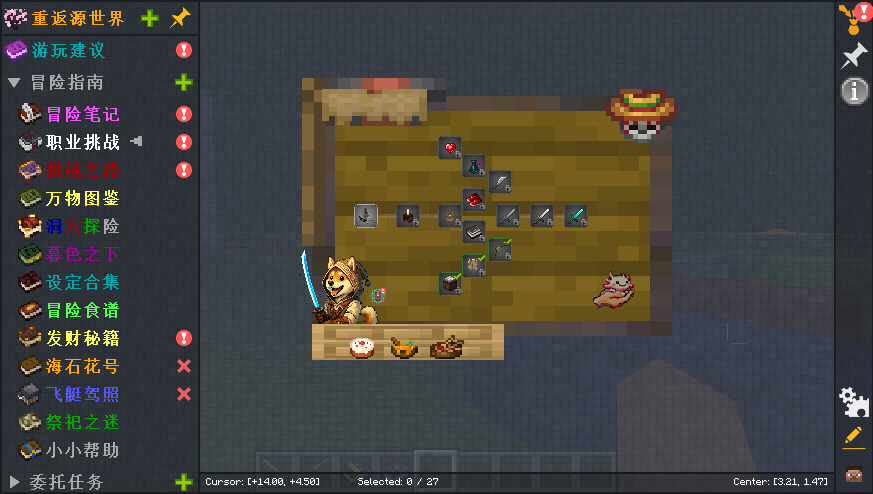Open the gear settings button
The image size is (873, 494).
853,402
